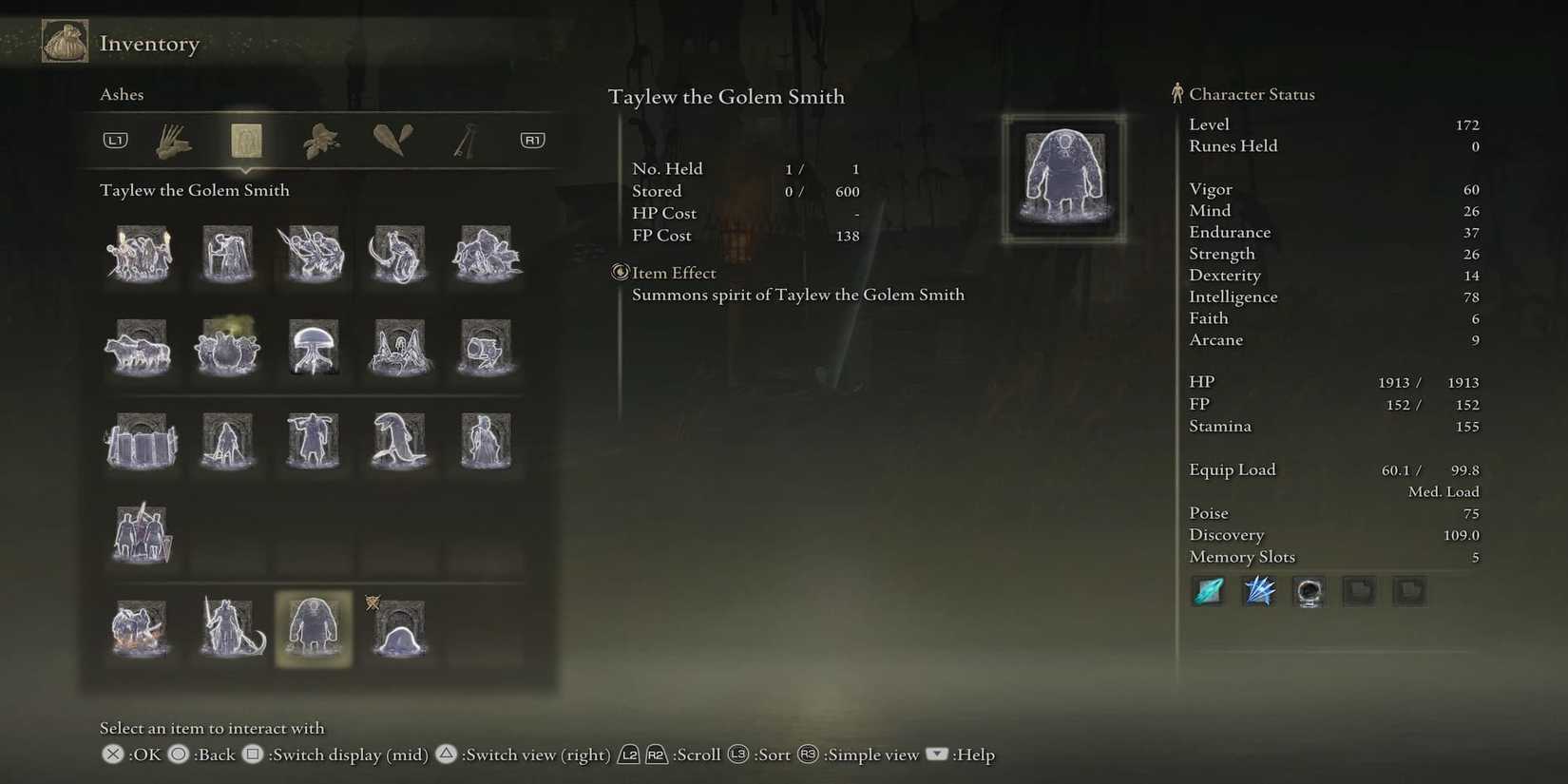Open Sort options via the L3 prompt
This screenshot has height=784, width=1568.
point(738,754)
